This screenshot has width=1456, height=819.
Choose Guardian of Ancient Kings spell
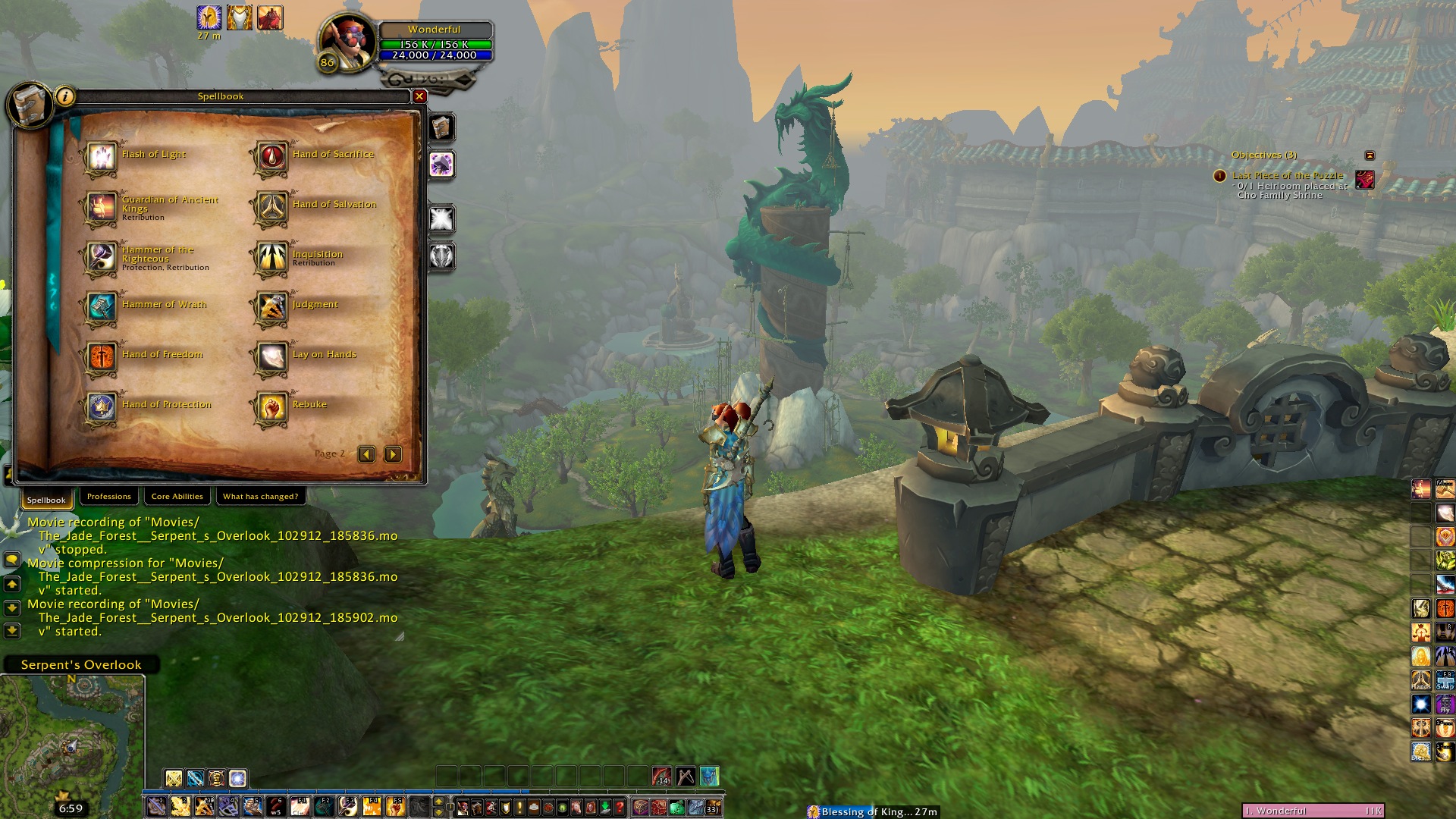tap(101, 207)
